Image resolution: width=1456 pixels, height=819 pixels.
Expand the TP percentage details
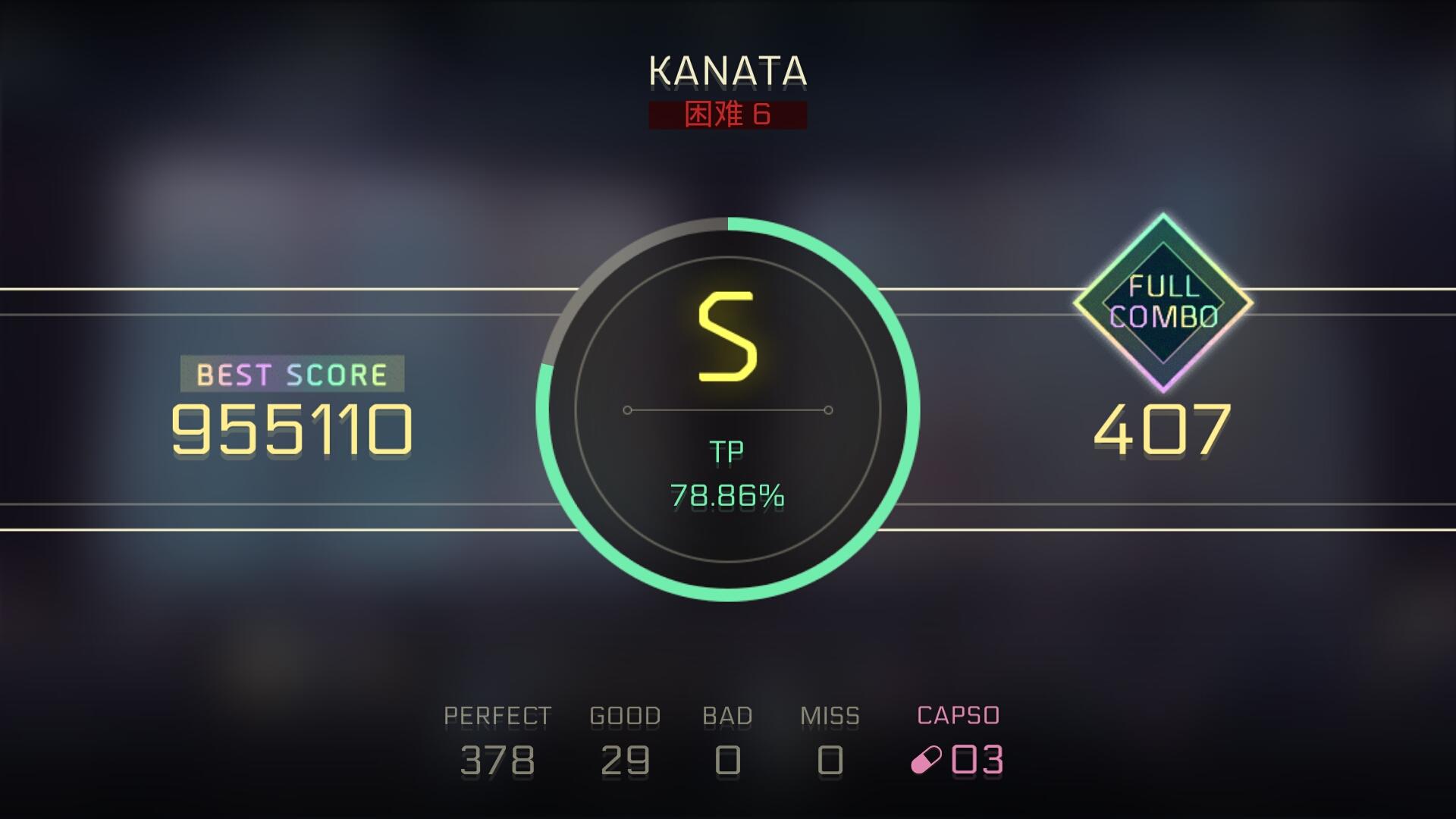click(x=726, y=497)
